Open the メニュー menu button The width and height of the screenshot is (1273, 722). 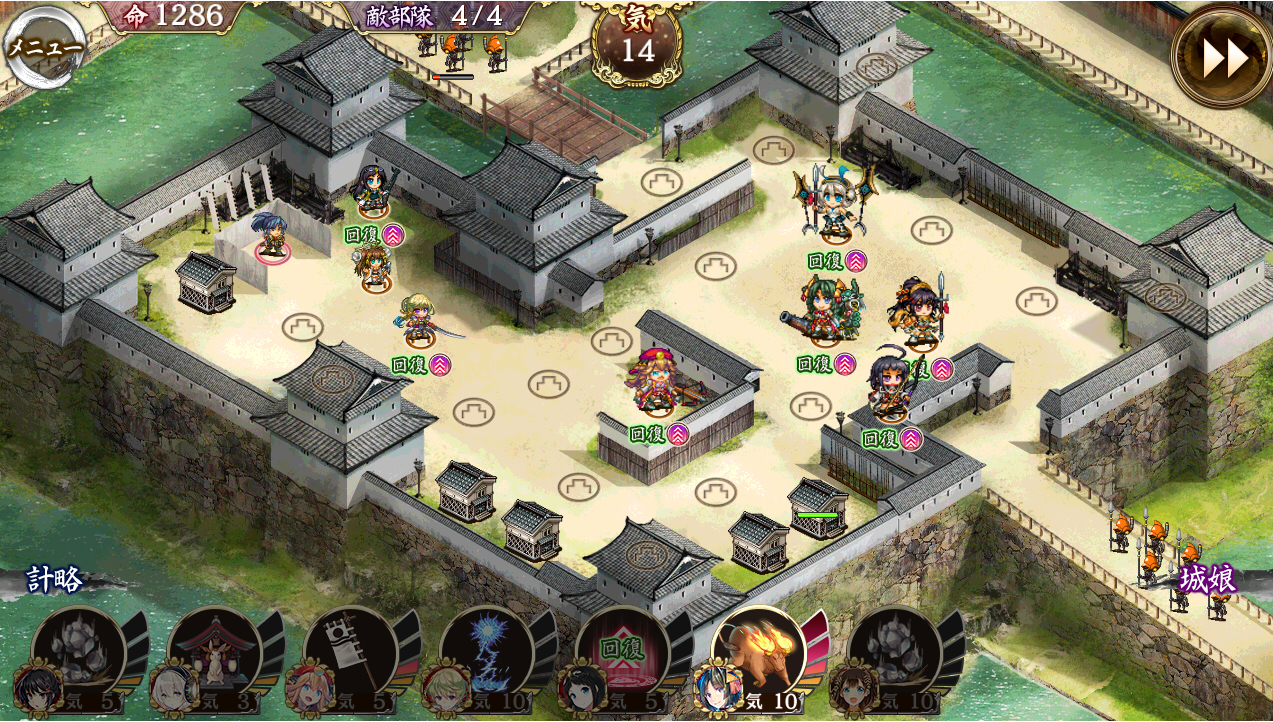click(x=44, y=47)
